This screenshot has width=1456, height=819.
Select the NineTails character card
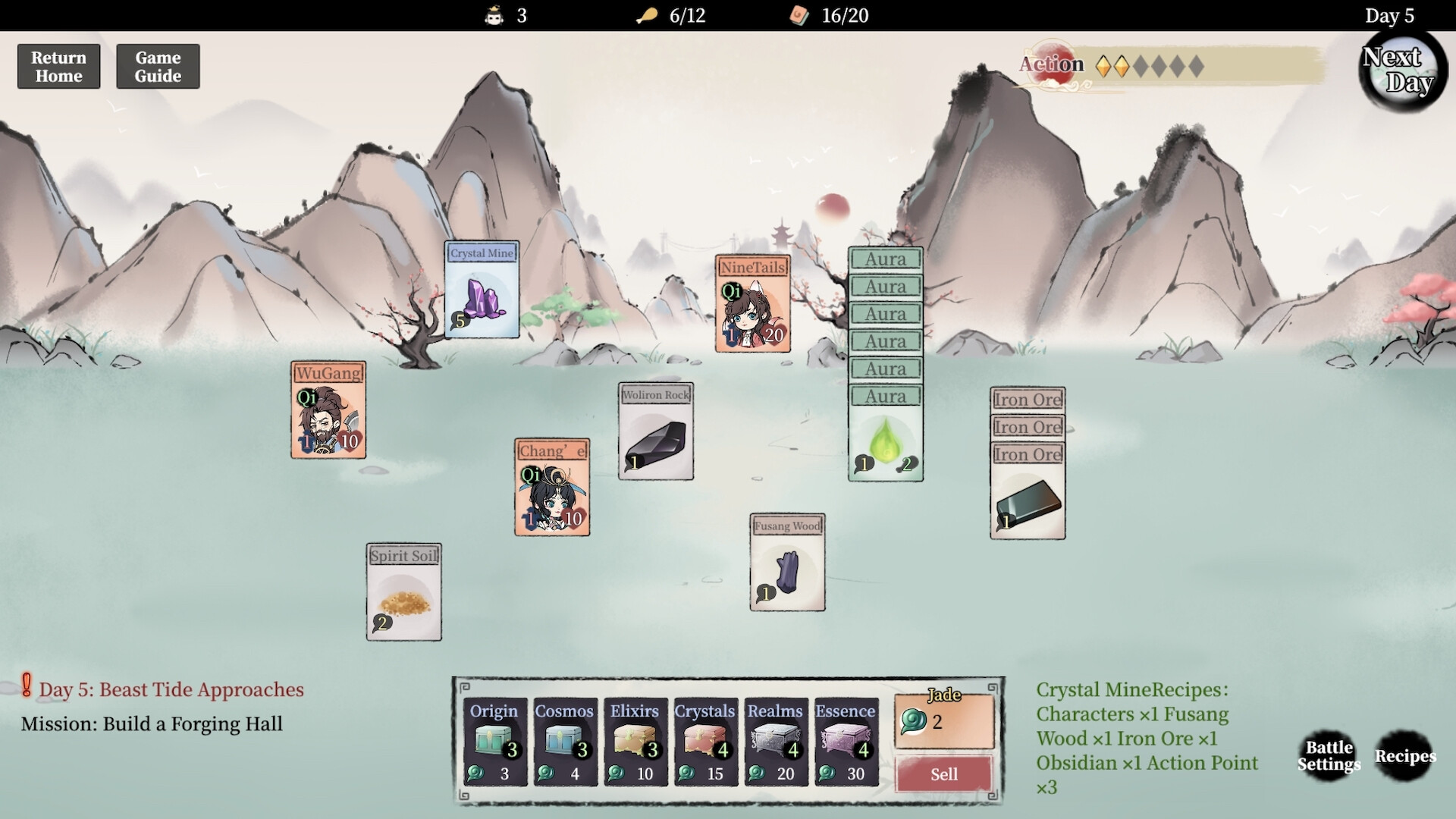point(752,303)
